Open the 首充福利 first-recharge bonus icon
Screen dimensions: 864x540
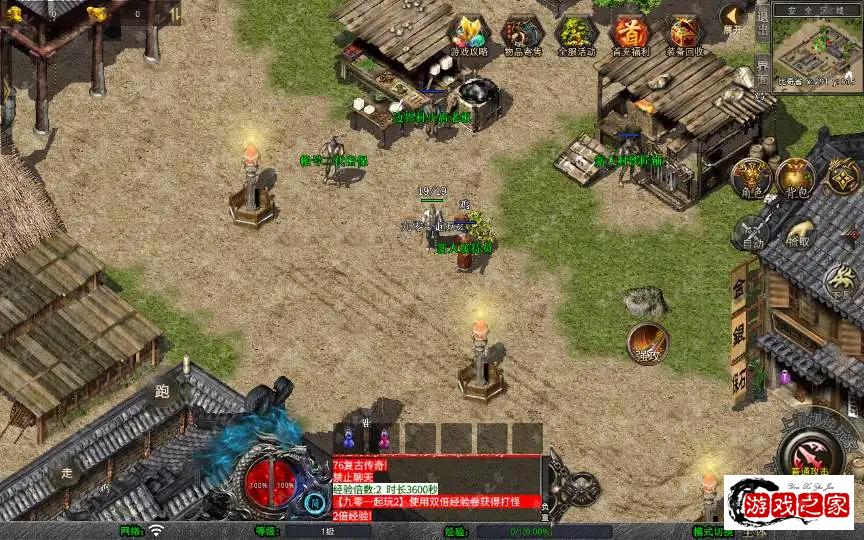630,35
